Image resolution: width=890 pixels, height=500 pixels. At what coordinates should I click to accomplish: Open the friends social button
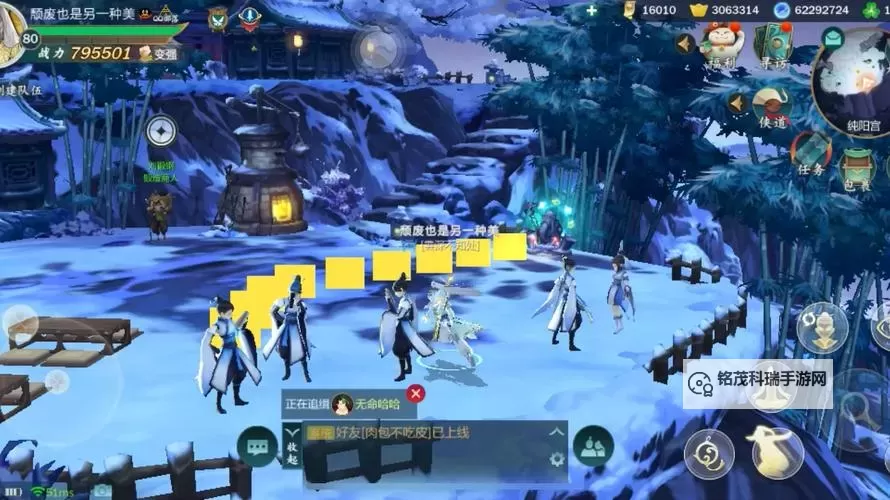594,446
